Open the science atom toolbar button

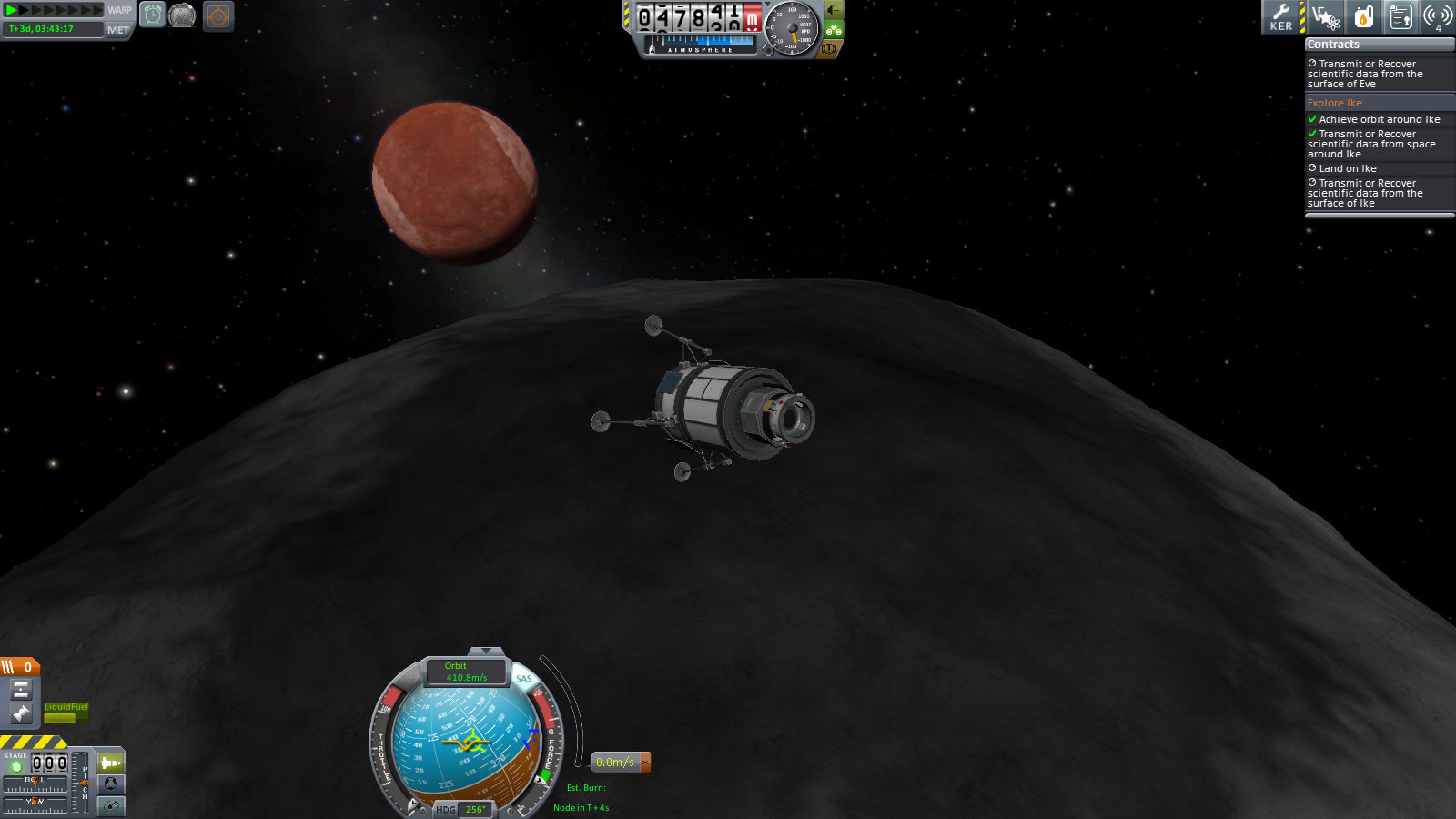pos(1326,16)
